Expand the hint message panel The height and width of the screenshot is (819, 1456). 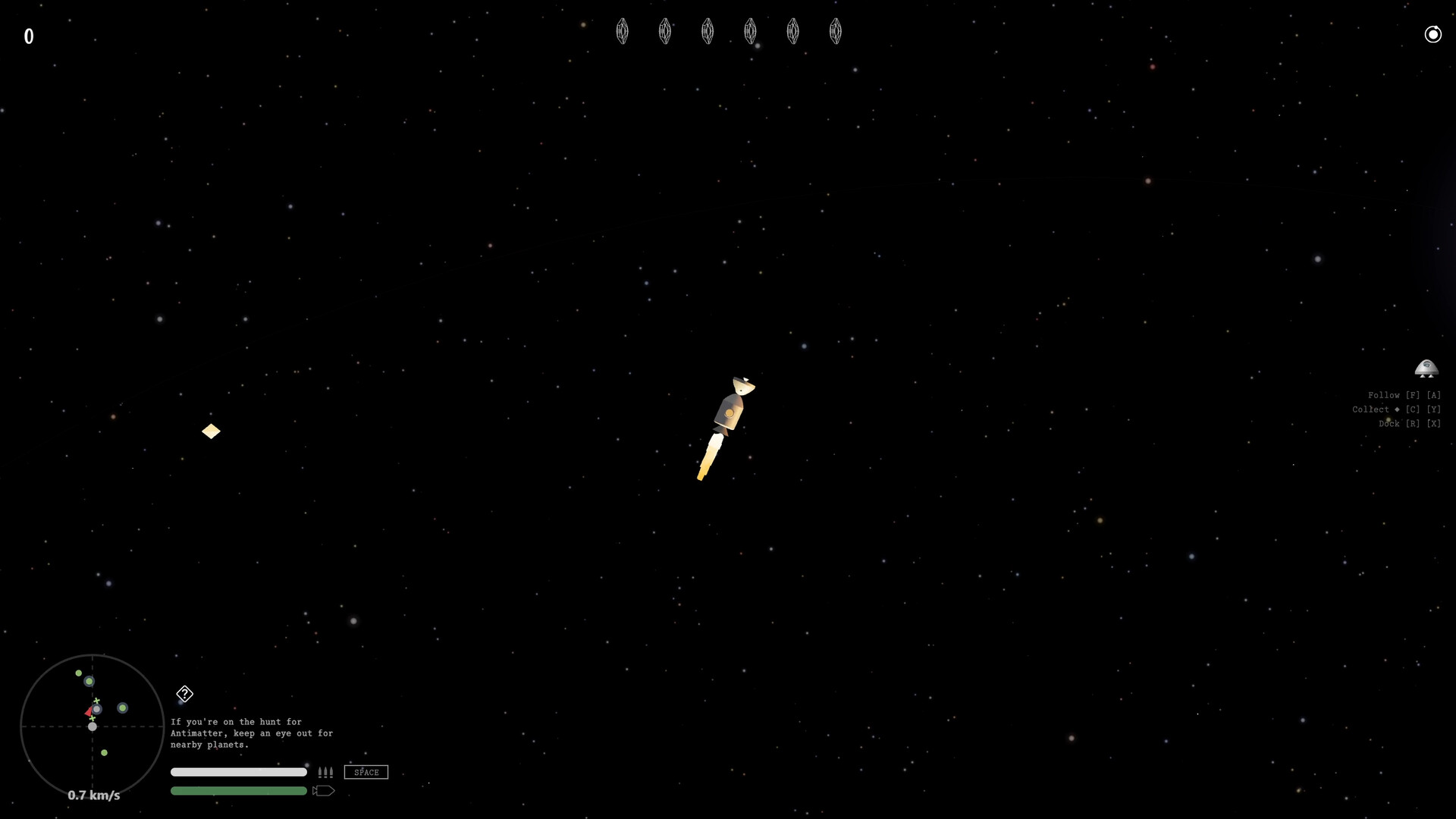(252, 733)
